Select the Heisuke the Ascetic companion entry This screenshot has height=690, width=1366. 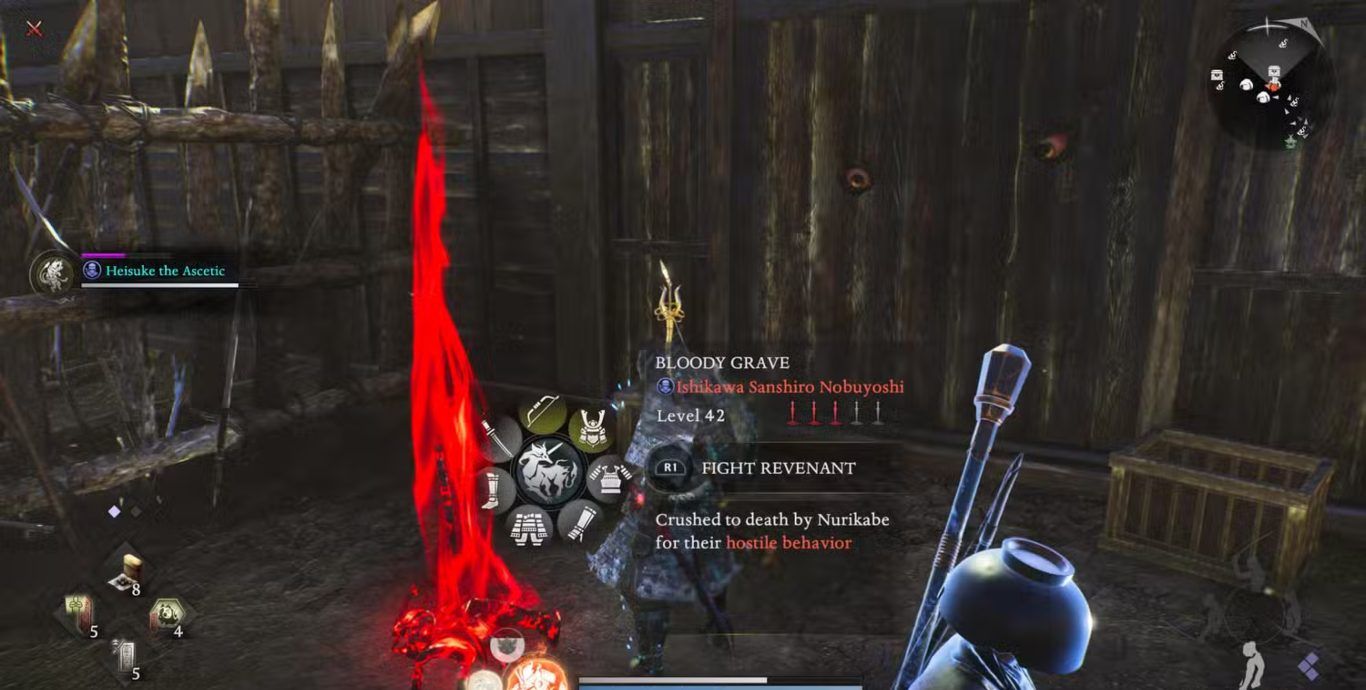click(x=165, y=270)
